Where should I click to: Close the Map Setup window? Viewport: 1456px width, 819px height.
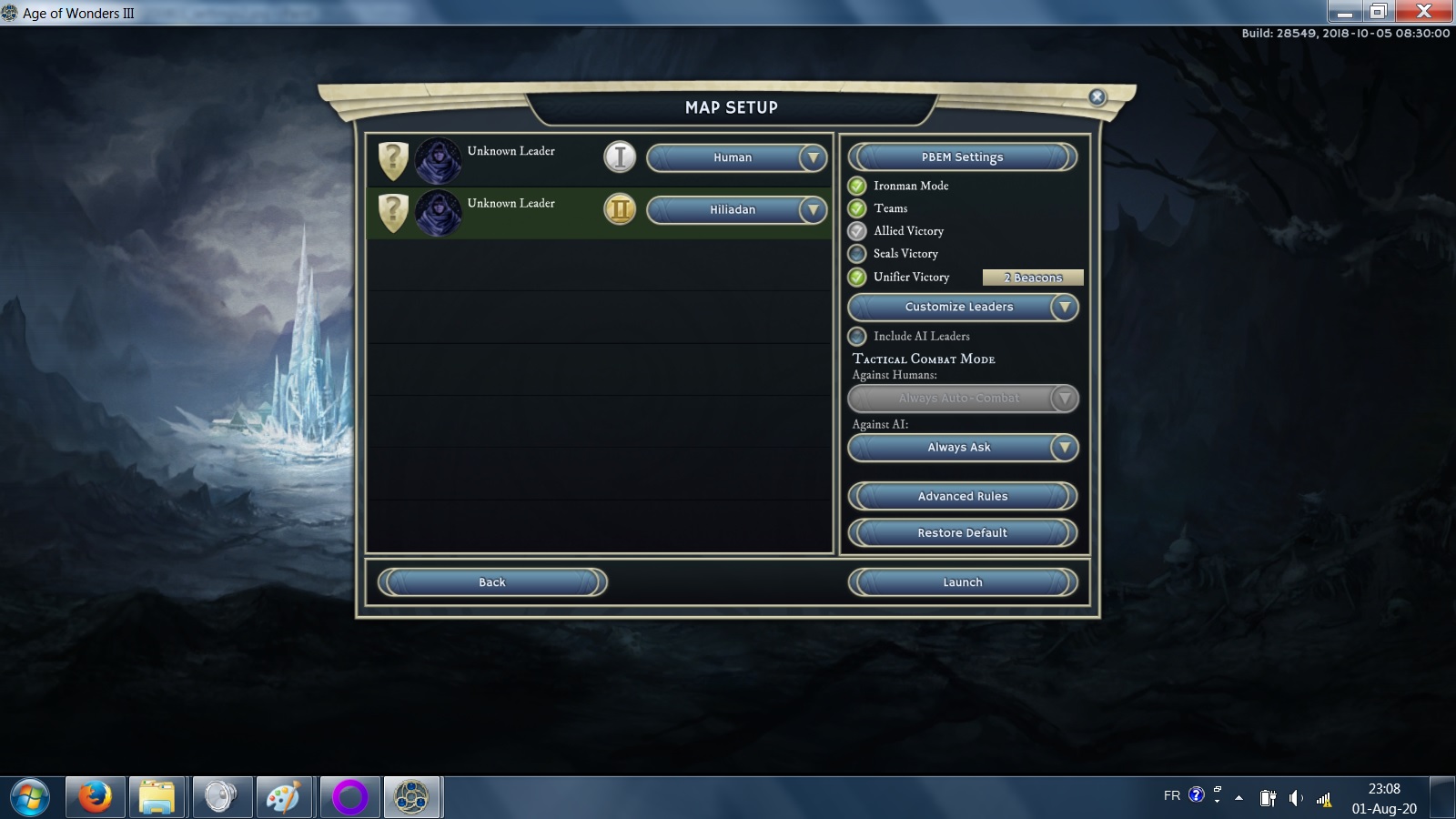click(x=1097, y=97)
